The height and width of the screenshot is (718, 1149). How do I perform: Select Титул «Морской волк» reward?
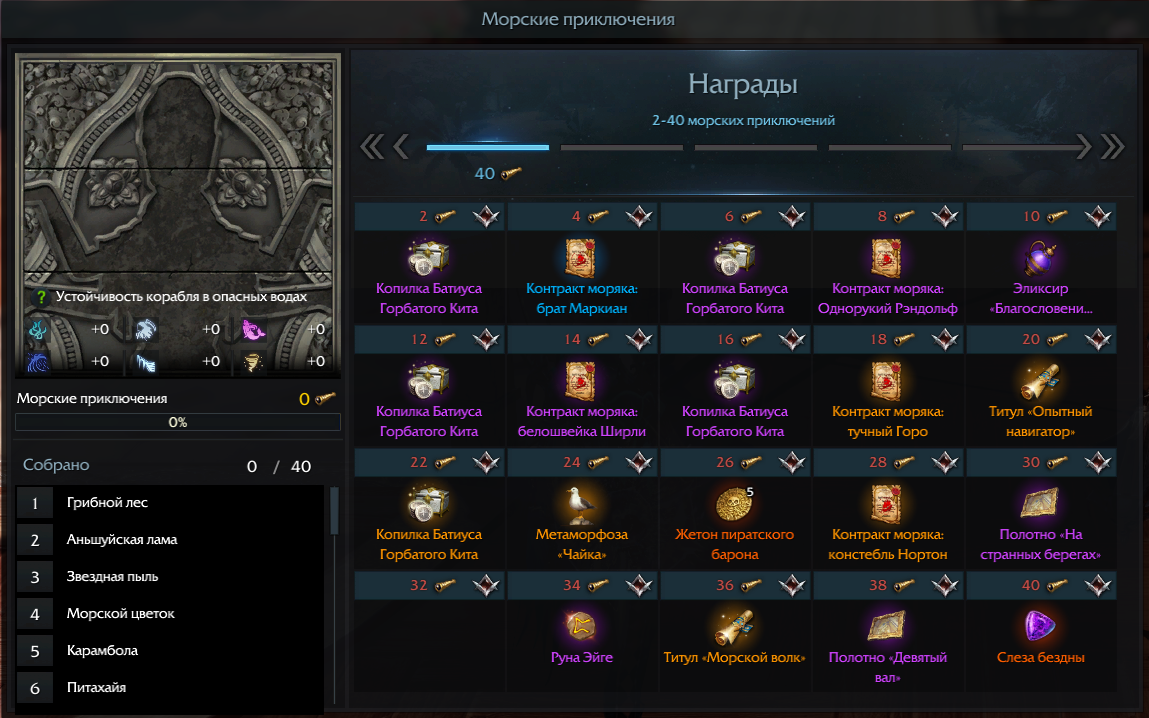pos(735,626)
